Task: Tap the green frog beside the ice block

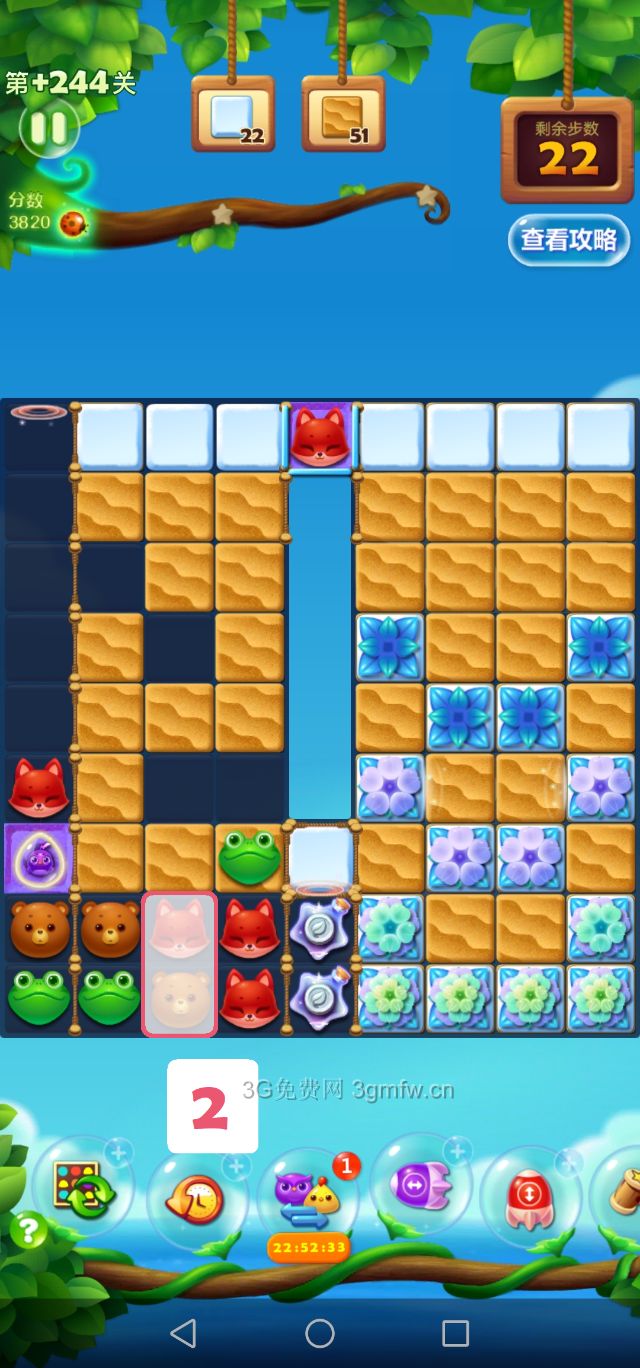Action: (x=250, y=858)
